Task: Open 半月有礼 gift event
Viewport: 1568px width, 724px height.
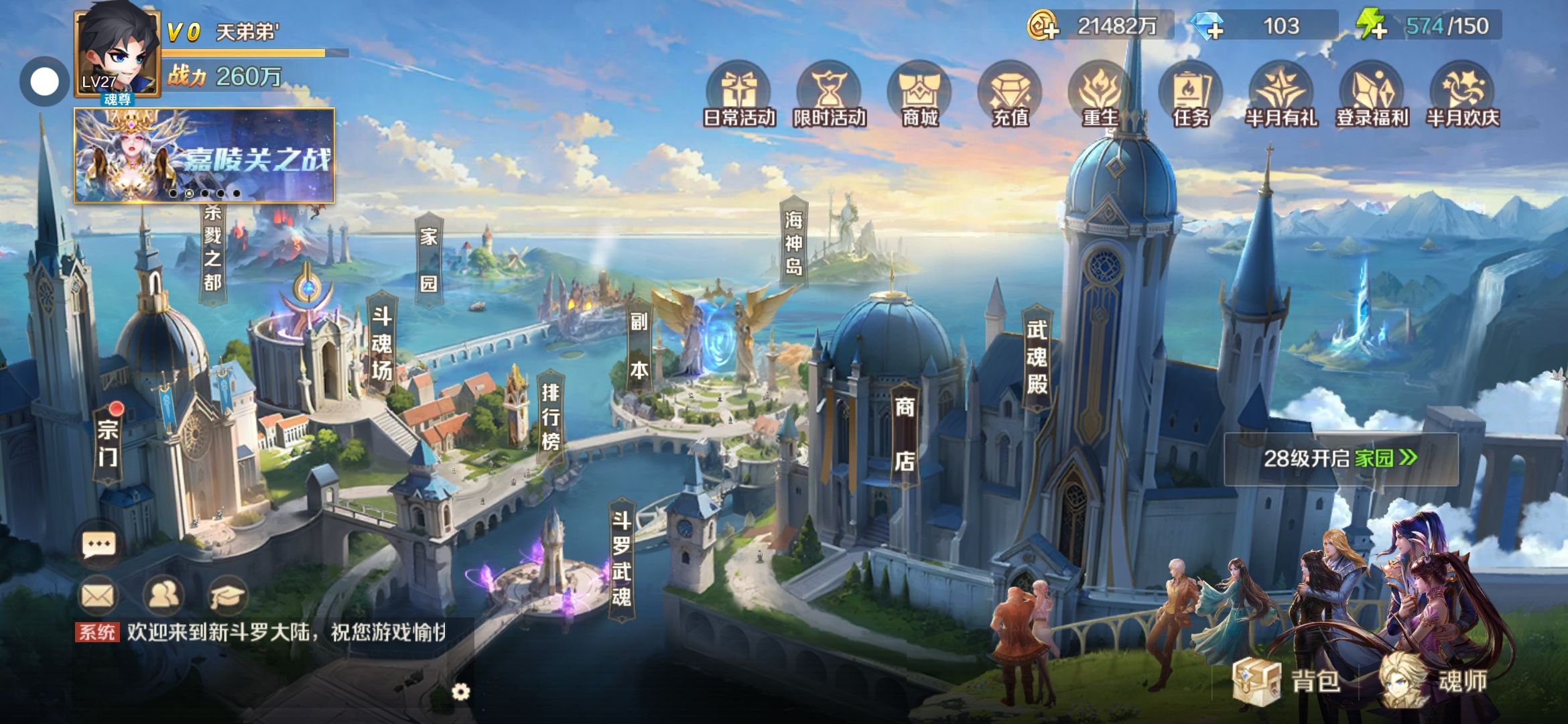Action: 1281,95
